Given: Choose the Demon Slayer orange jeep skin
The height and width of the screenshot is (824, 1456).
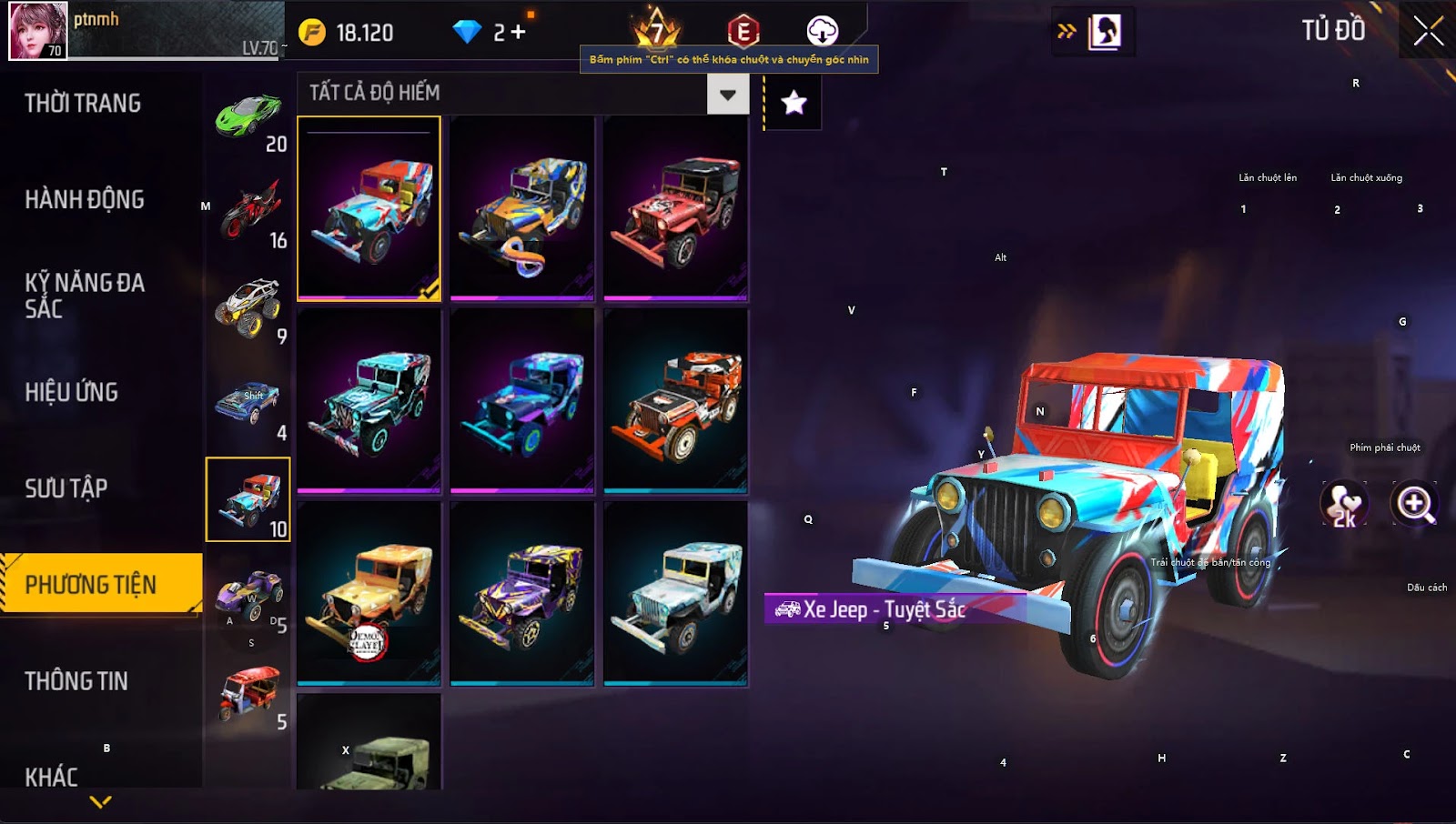Looking at the screenshot, I should pyautogui.click(x=369, y=595).
